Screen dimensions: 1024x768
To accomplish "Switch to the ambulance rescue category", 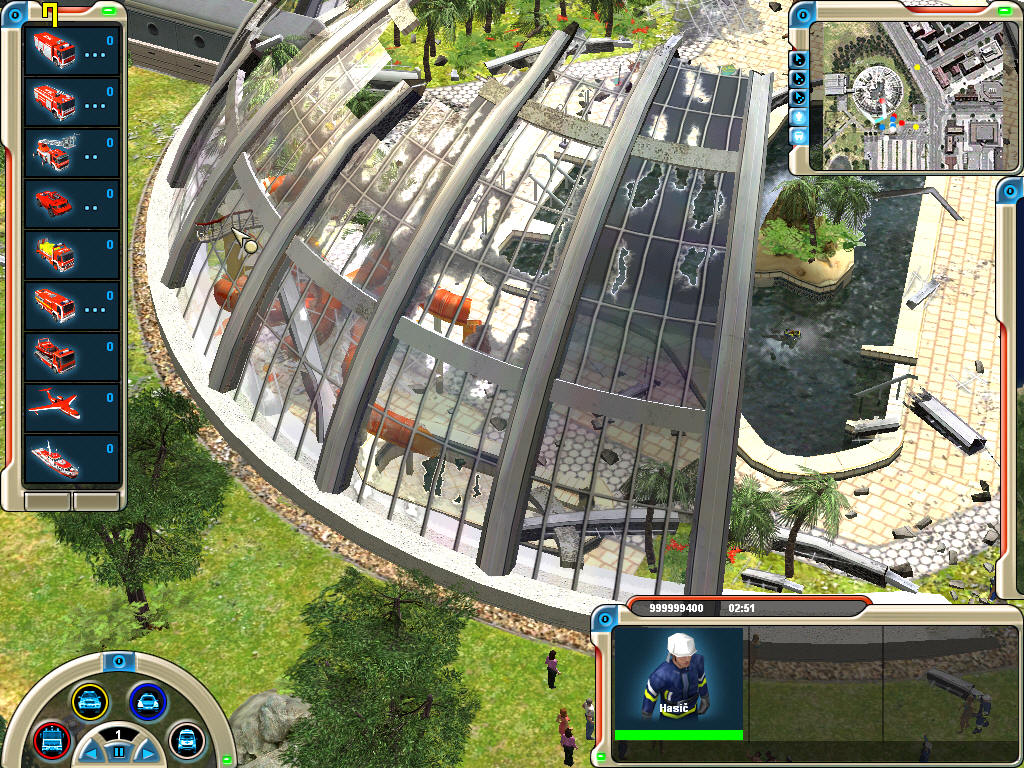I will [x=186, y=739].
